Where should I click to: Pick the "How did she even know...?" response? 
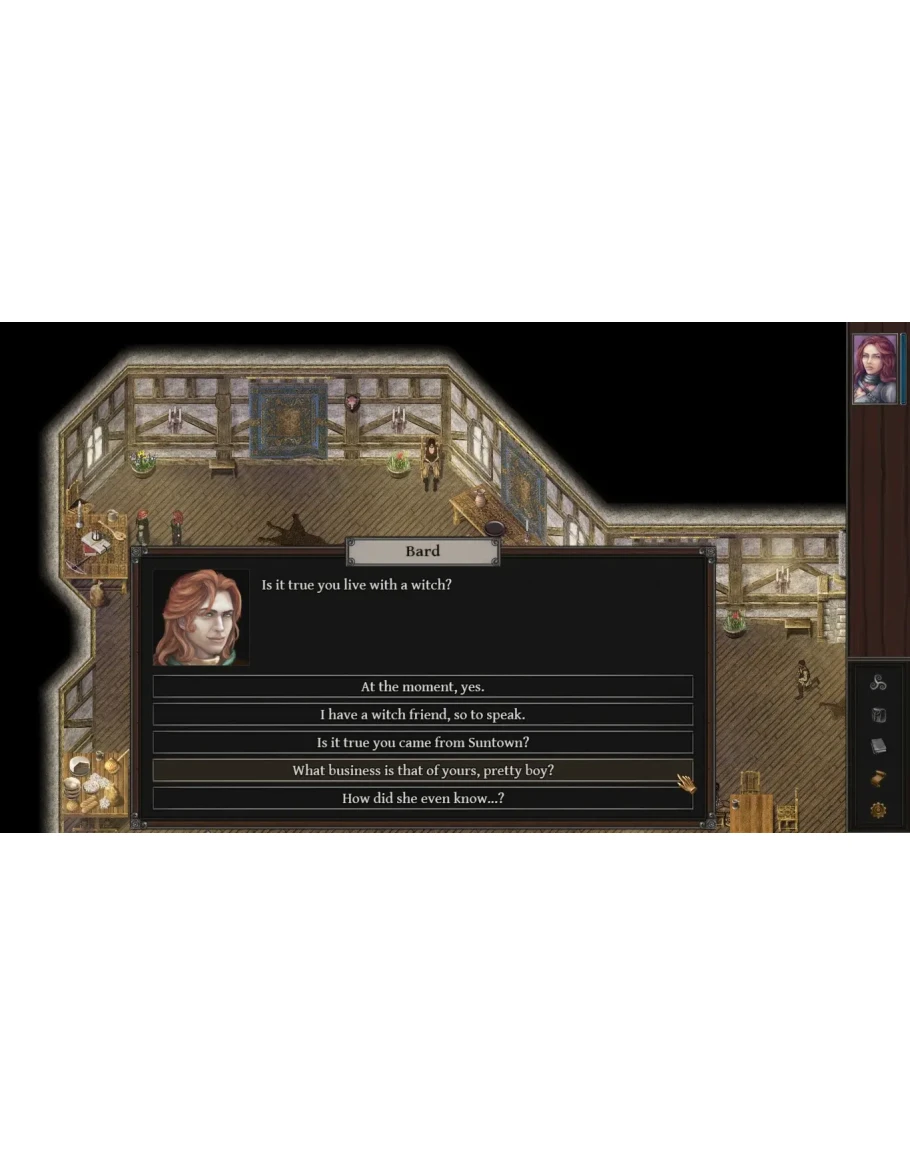[x=422, y=799]
